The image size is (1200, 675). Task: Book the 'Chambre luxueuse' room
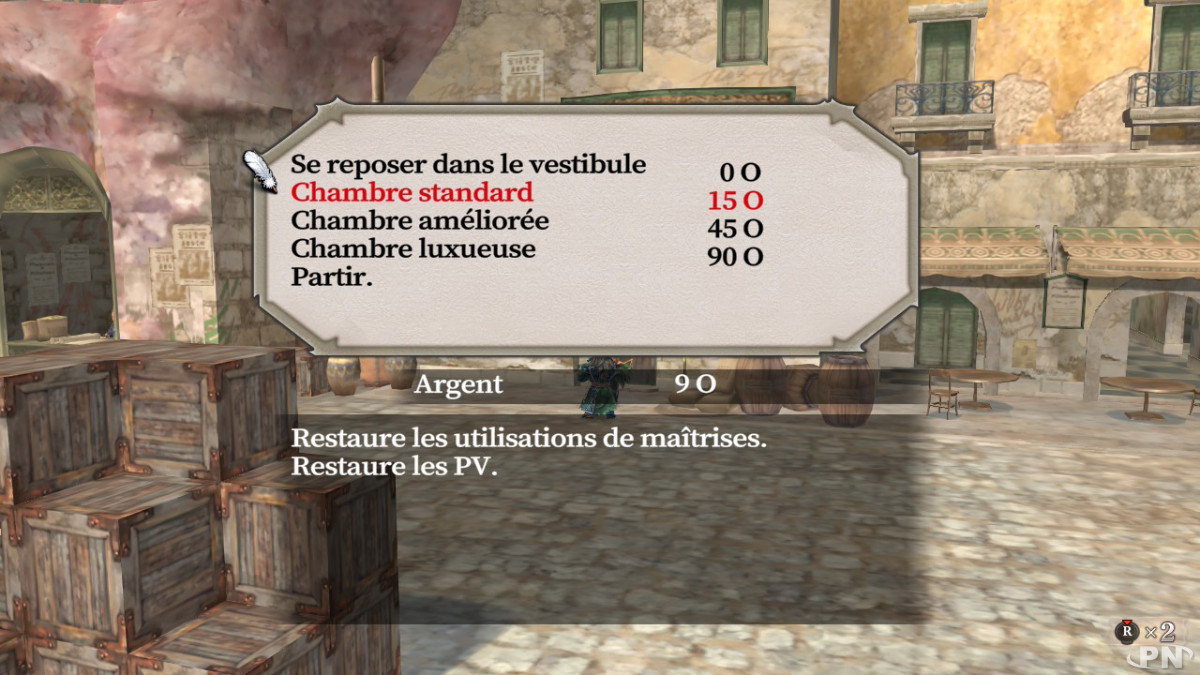[413, 248]
